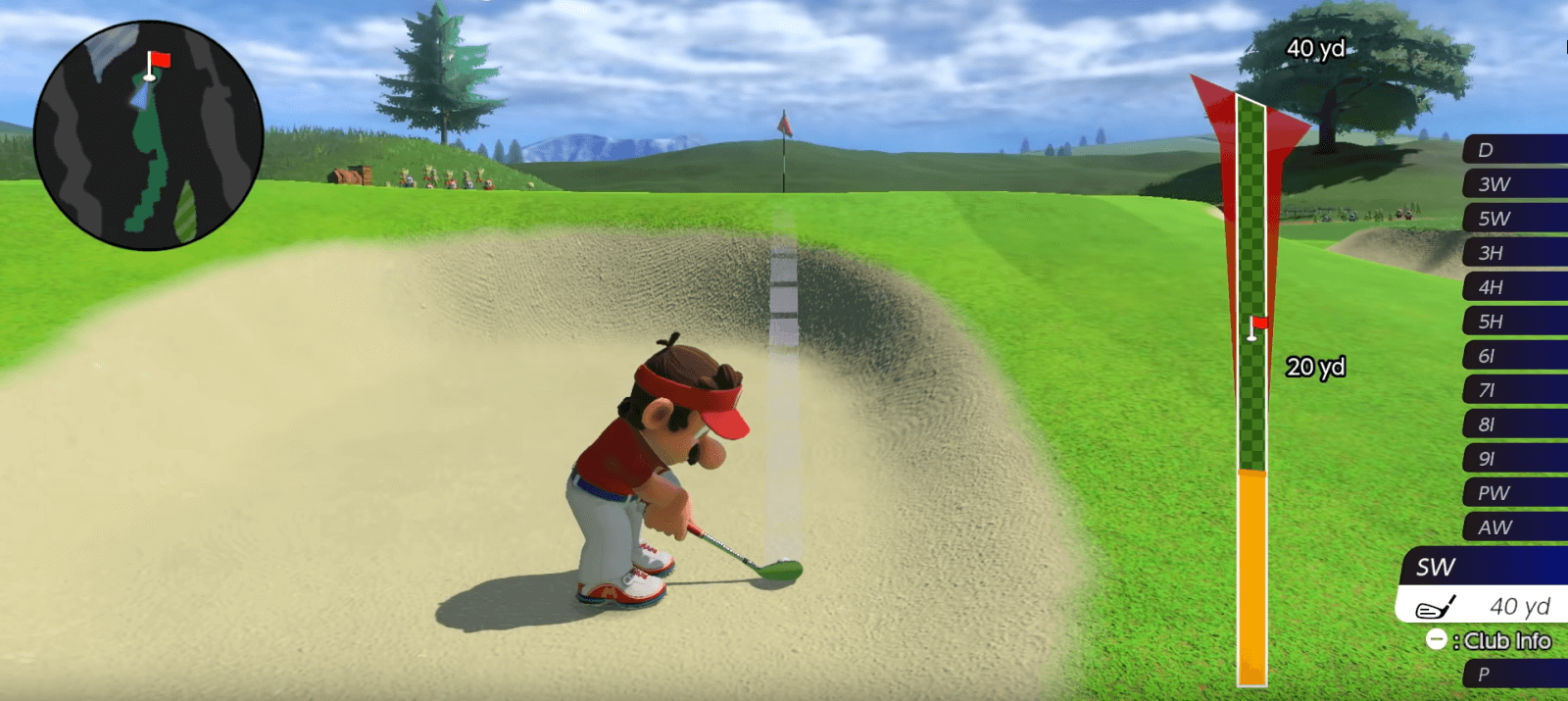Switch to the 8I iron
This screenshot has width=1568, height=701.
point(1514,425)
